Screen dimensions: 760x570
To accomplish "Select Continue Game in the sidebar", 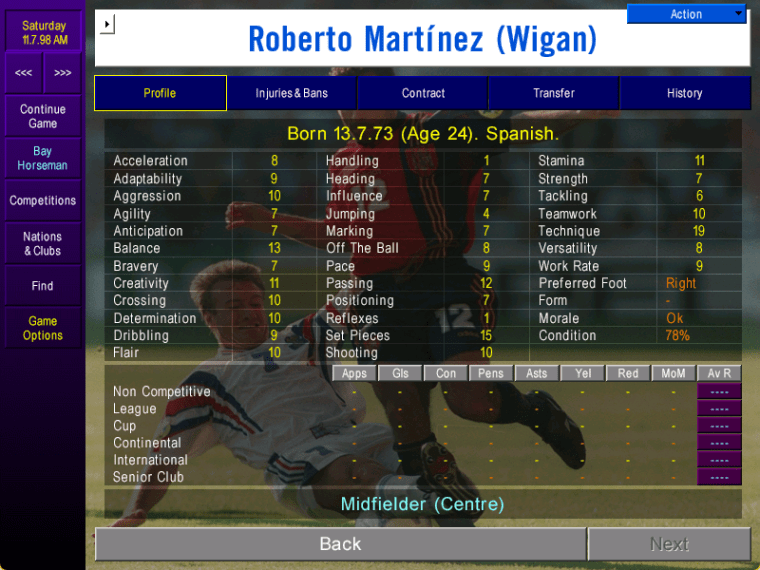I will click(x=43, y=116).
